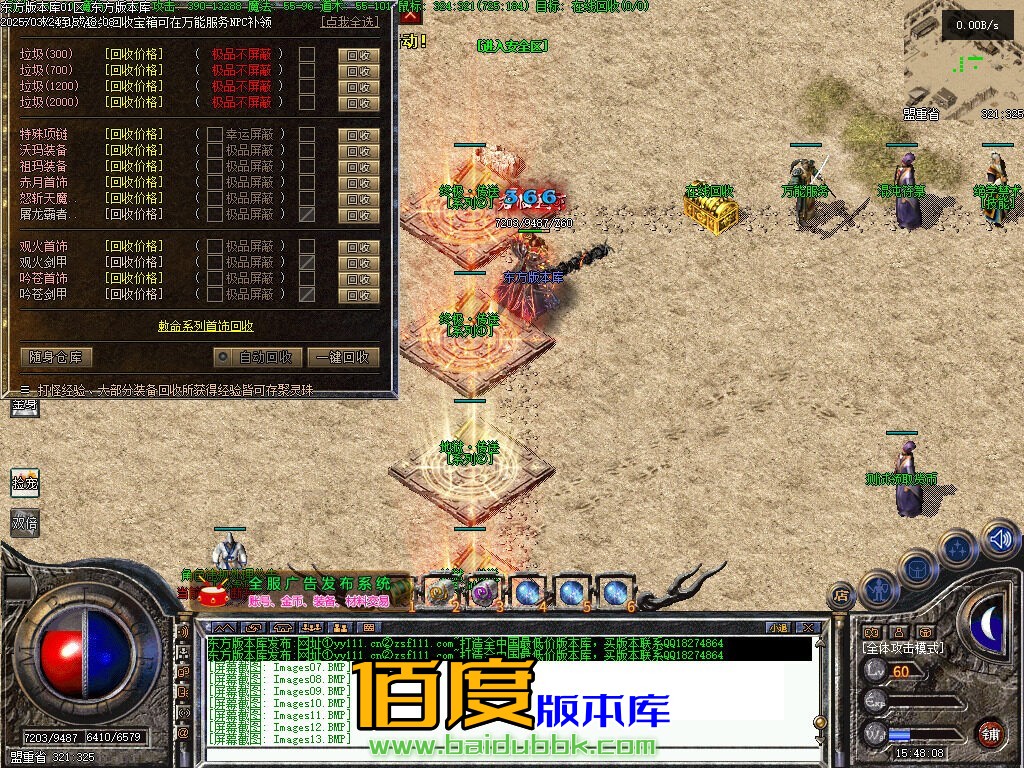Open the bag inventory round icon
Viewport: 1024px width, 768px height.
point(917,568)
